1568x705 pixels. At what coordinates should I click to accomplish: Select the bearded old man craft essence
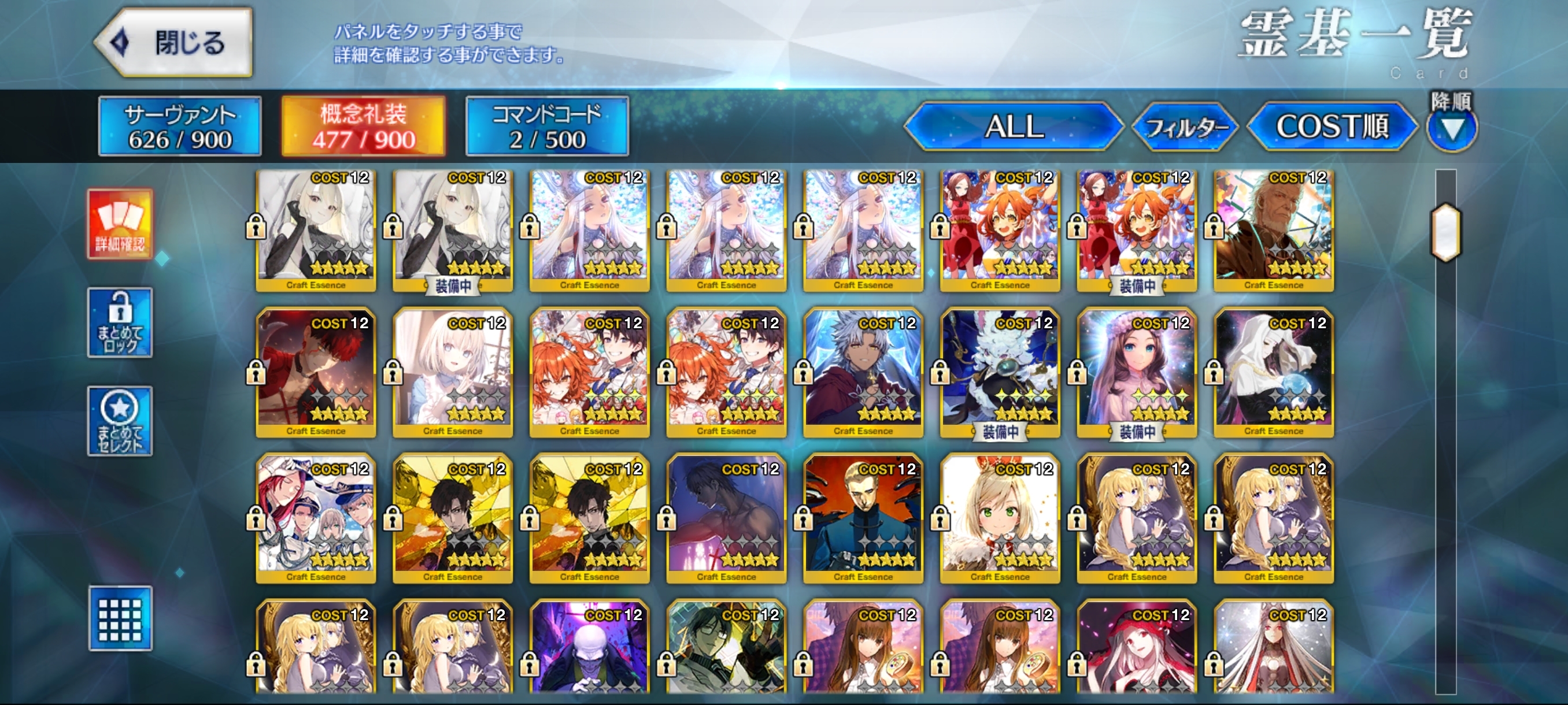(x=1273, y=230)
